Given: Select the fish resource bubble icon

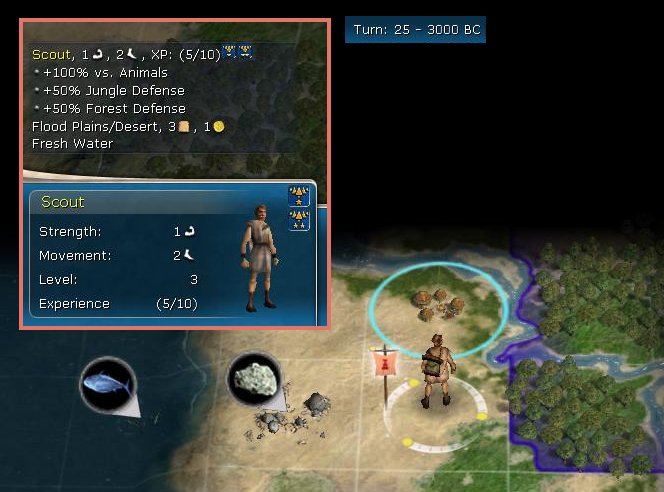Looking at the screenshot, I should 109,383.
